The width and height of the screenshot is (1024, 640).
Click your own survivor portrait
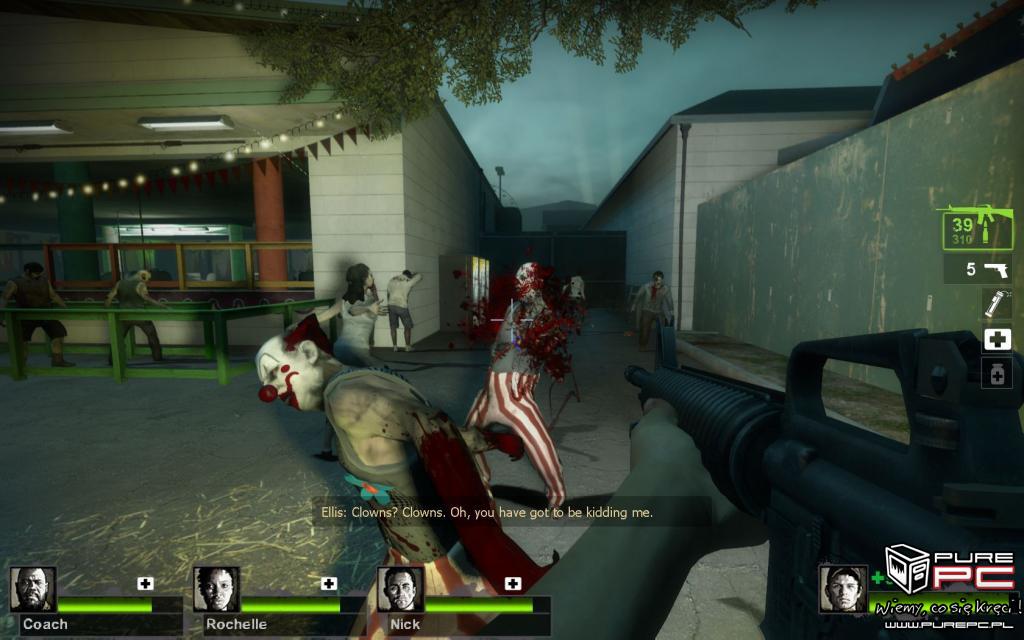click(843, 588)
